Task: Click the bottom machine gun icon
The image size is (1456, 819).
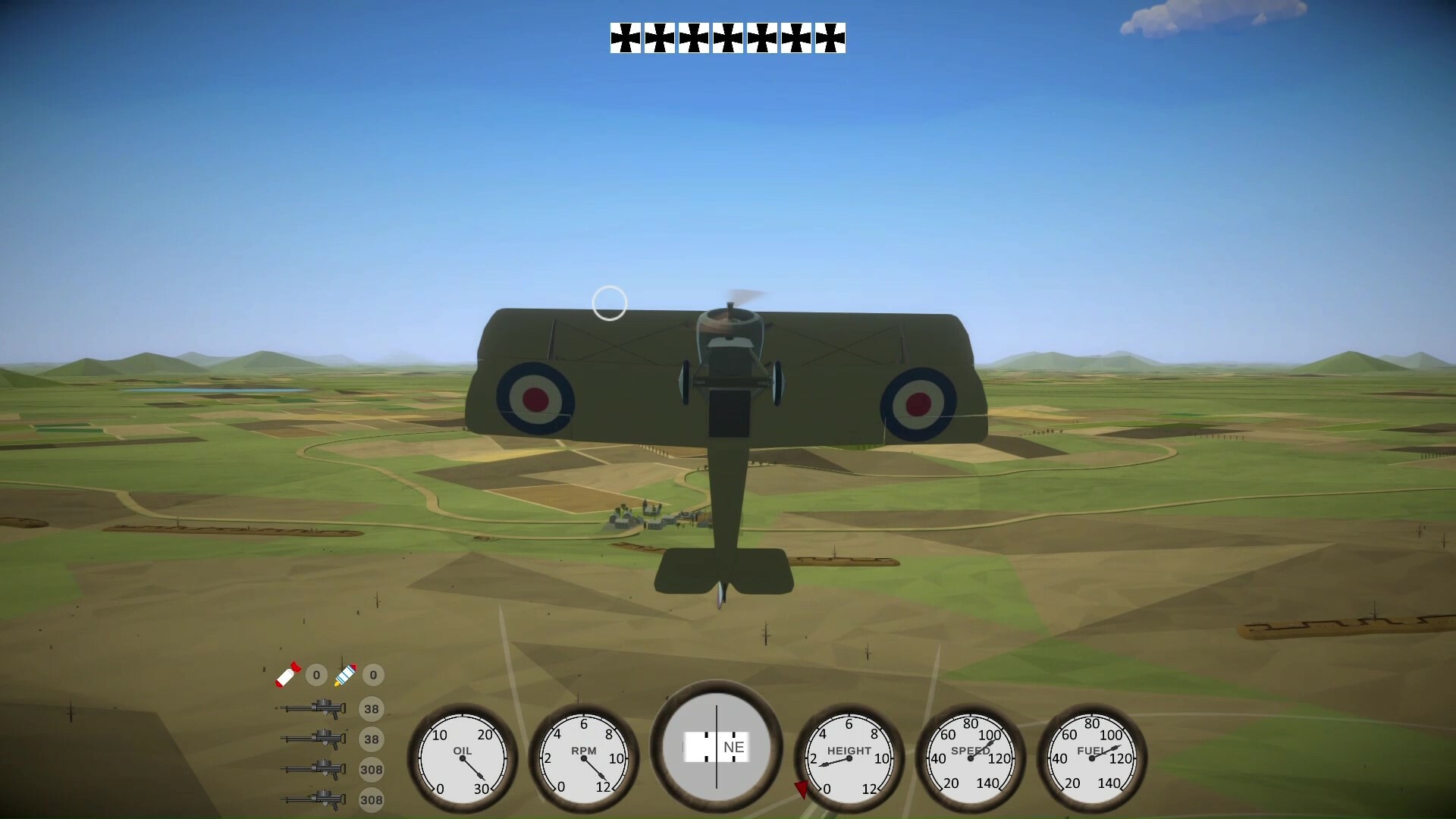Action: [311, 800]
